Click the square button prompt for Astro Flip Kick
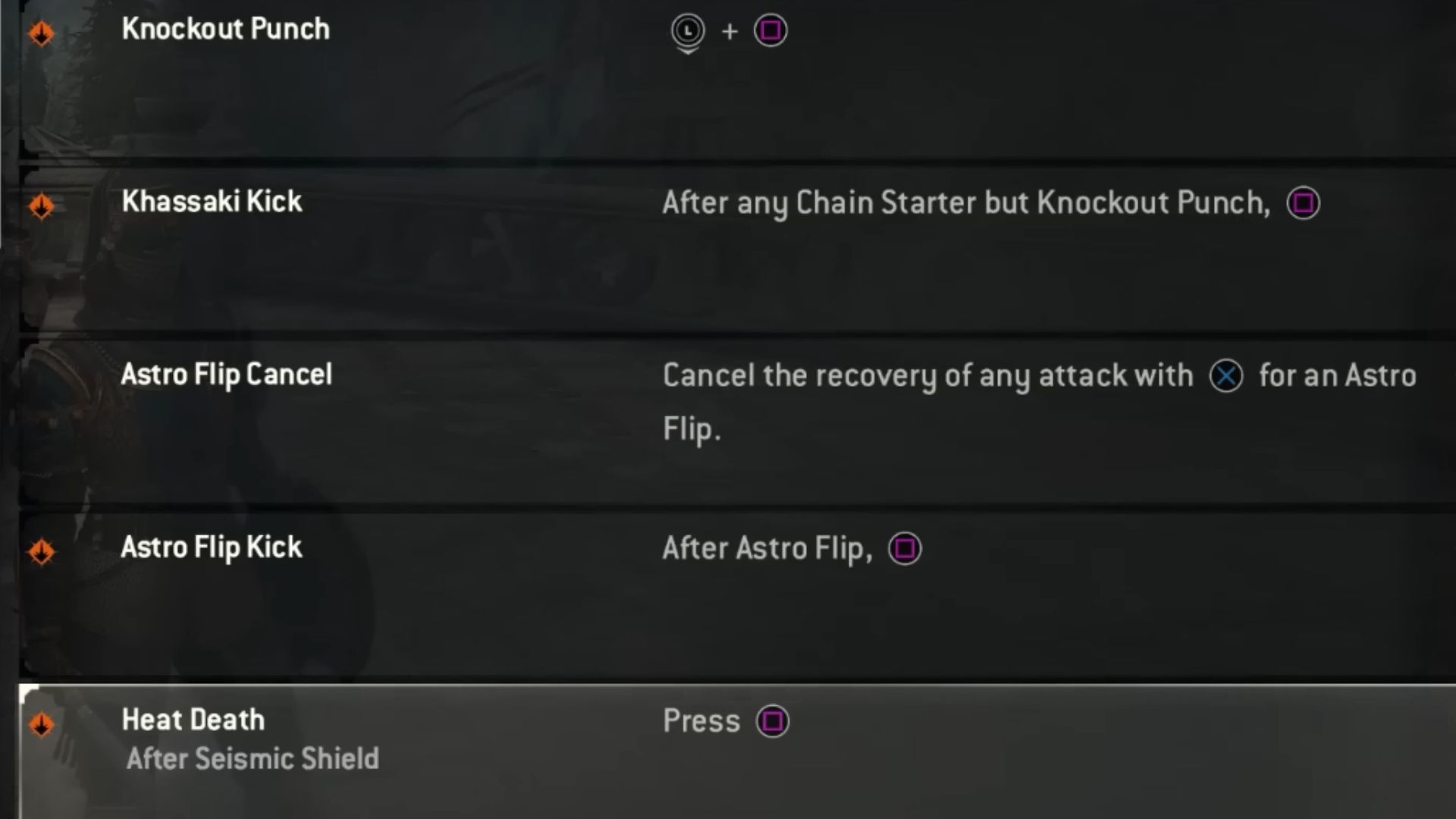The width and height of the screenshot is (1456, 819). point(904,548)
